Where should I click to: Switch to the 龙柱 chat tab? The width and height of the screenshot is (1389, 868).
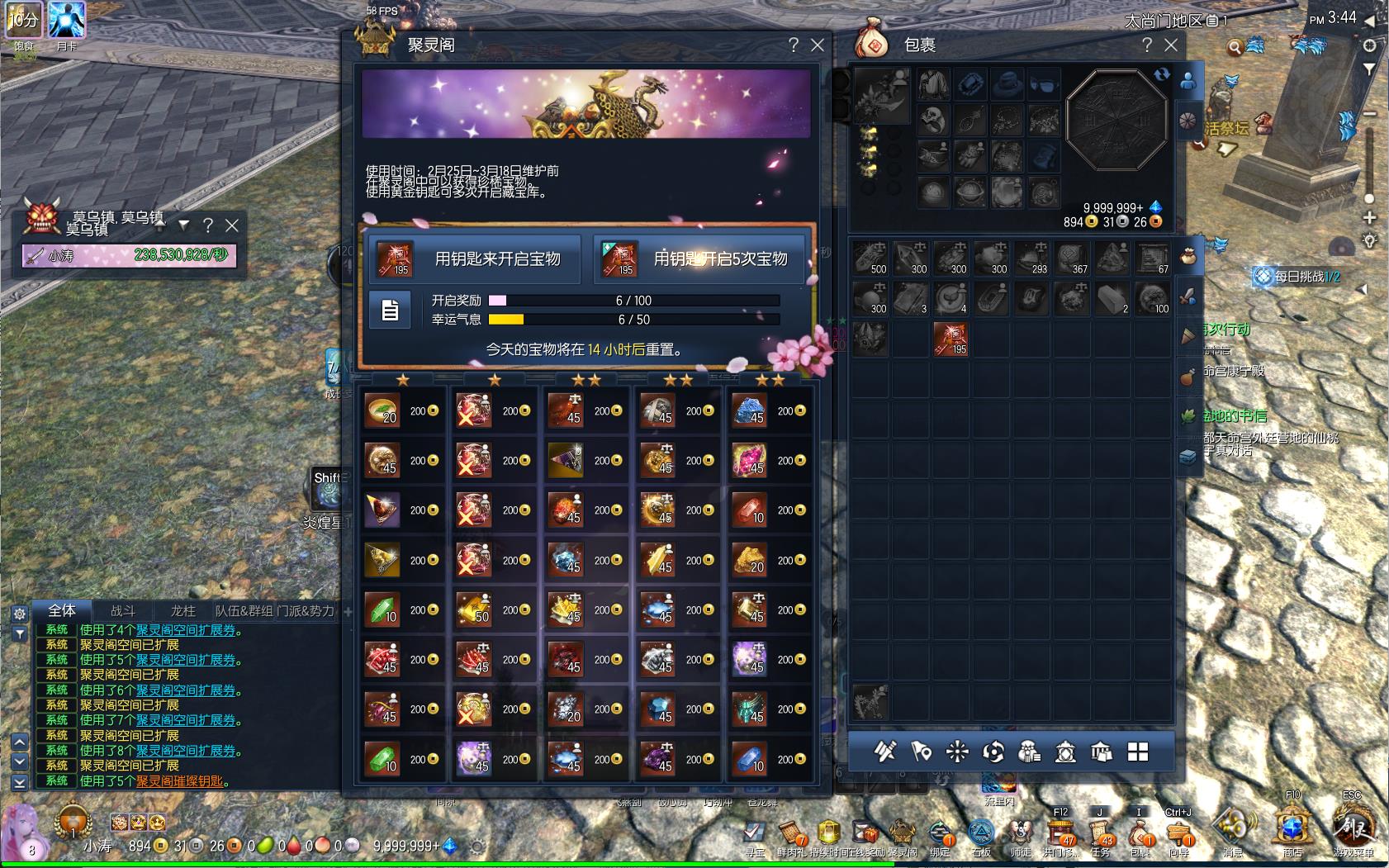183,611
